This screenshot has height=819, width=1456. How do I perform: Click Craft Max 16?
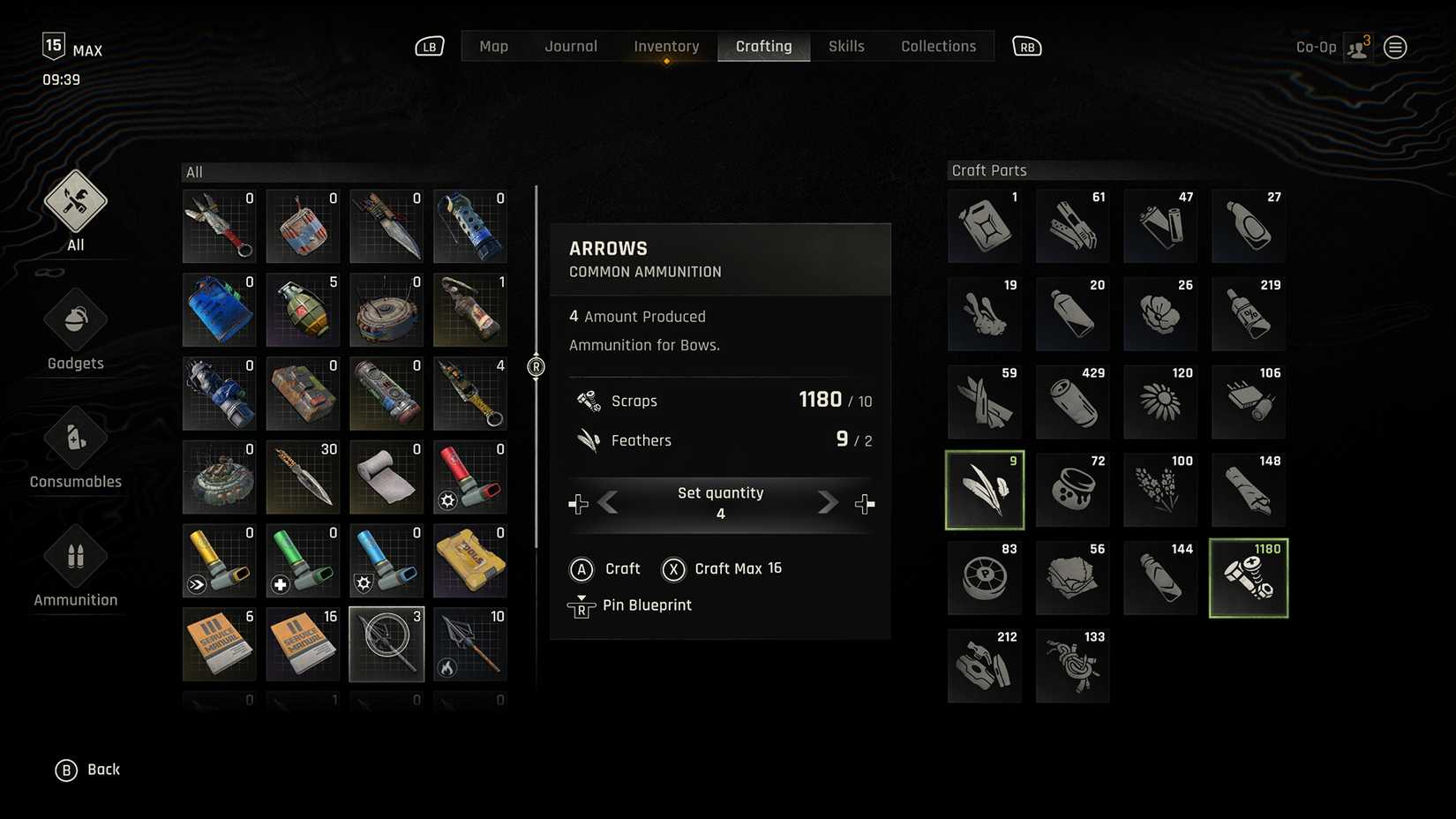pyautogui.click(x=723, y=568)
